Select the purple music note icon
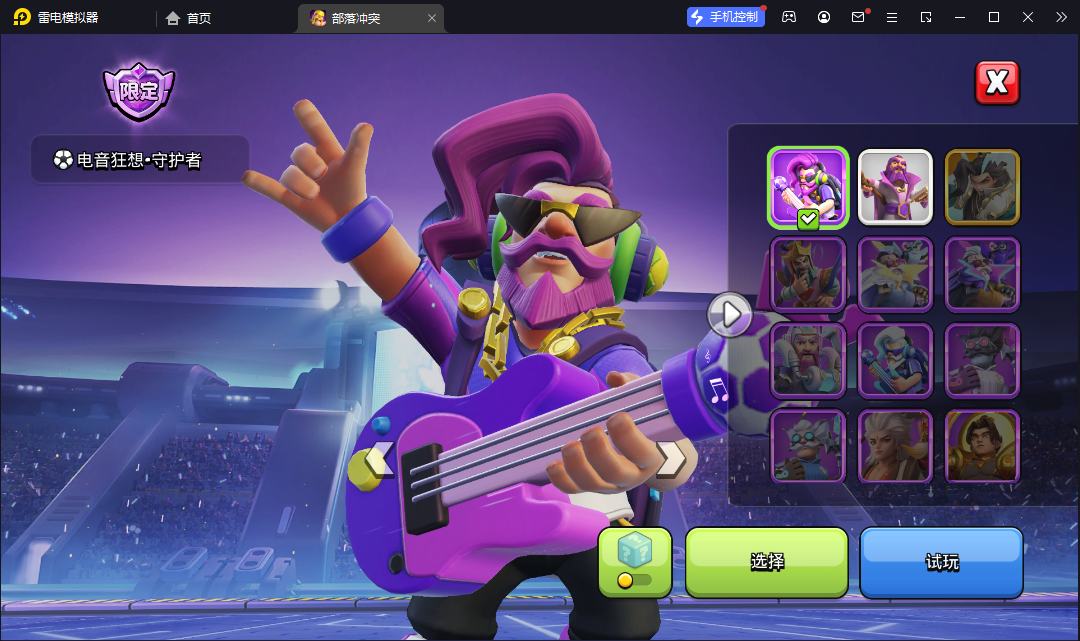The image size is (1080, 641). pos(717,390)
